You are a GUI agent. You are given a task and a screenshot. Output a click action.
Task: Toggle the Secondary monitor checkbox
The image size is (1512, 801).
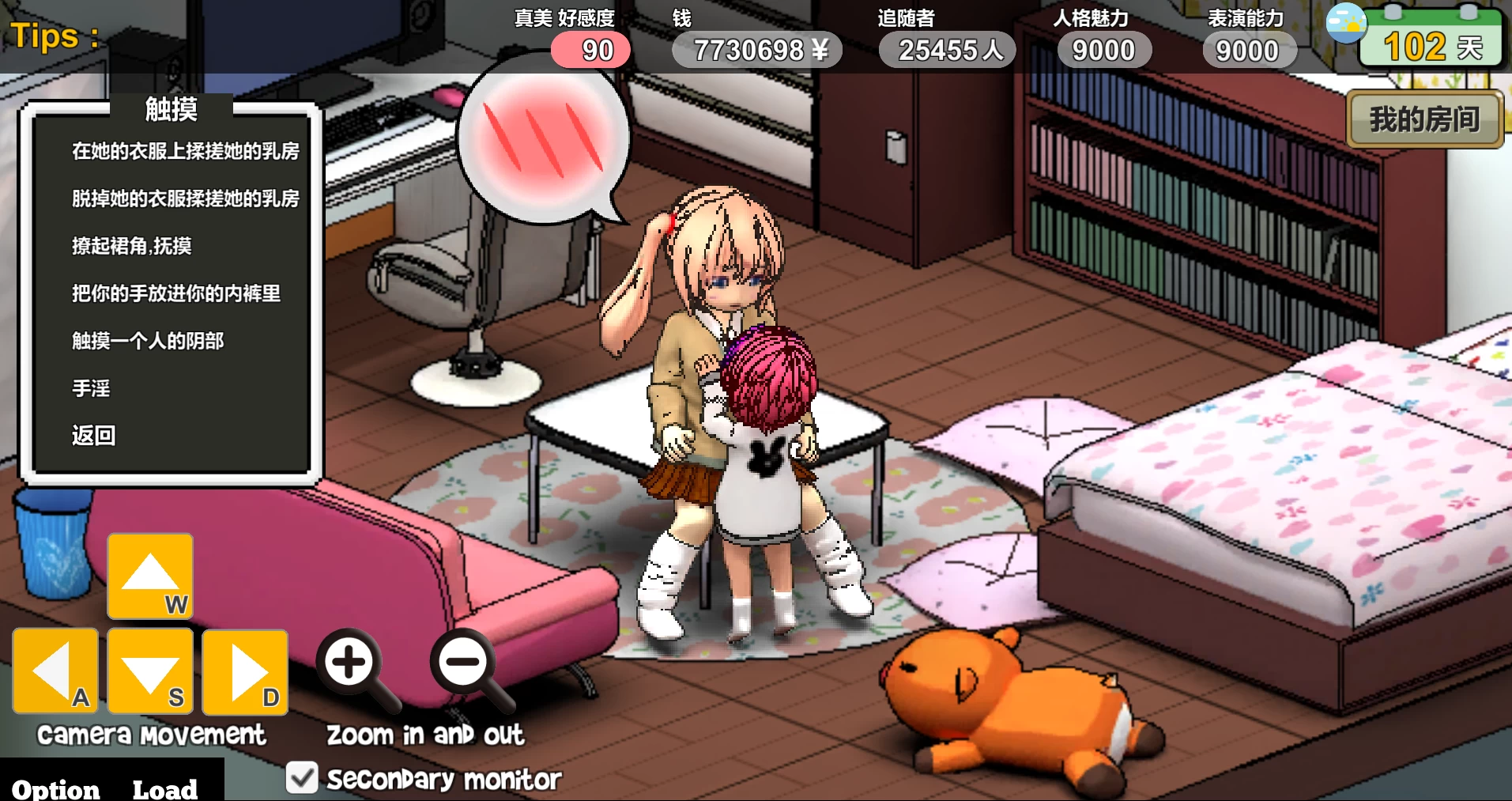click(302, 778)
